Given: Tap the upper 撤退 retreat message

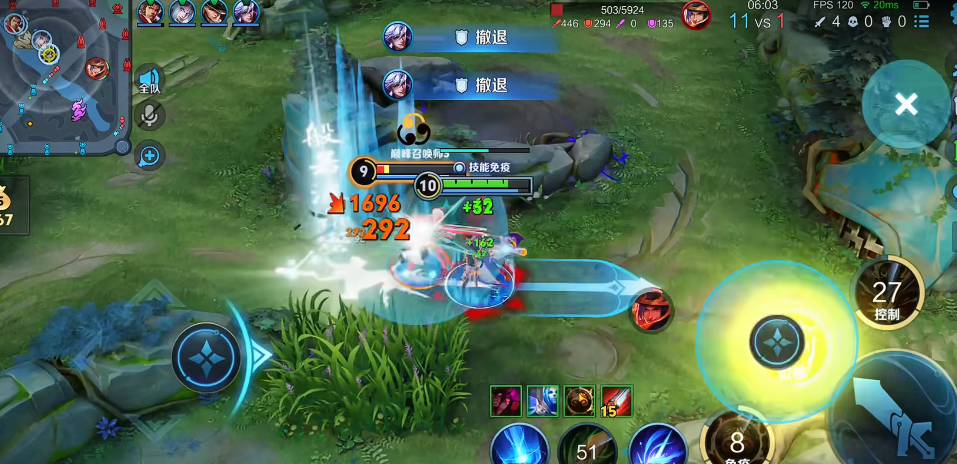Looking at the screenshot, I should pos(470,38).
